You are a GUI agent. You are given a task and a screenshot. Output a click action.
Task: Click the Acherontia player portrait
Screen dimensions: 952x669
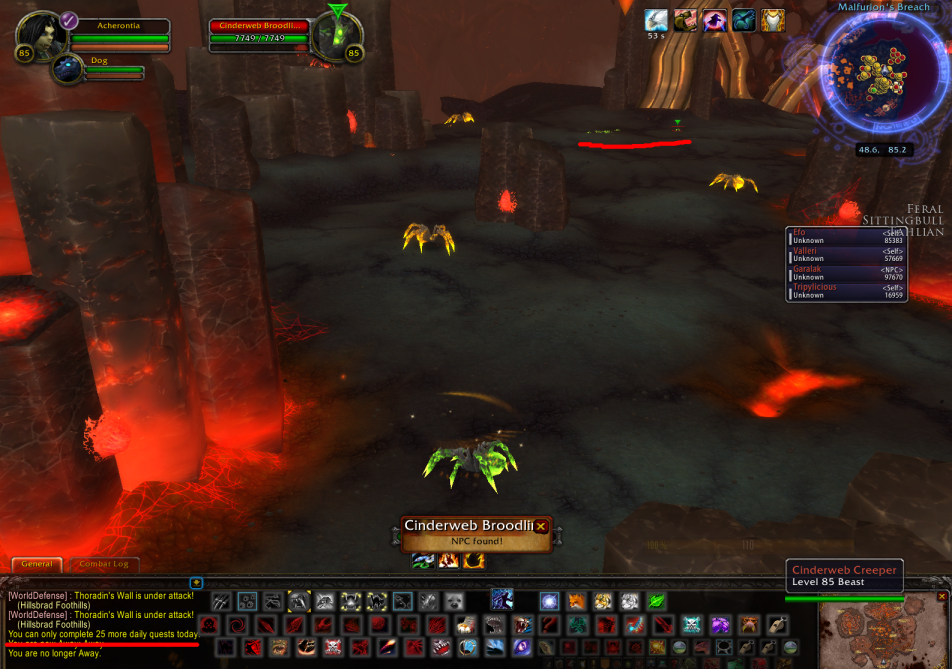coord(41,36)
